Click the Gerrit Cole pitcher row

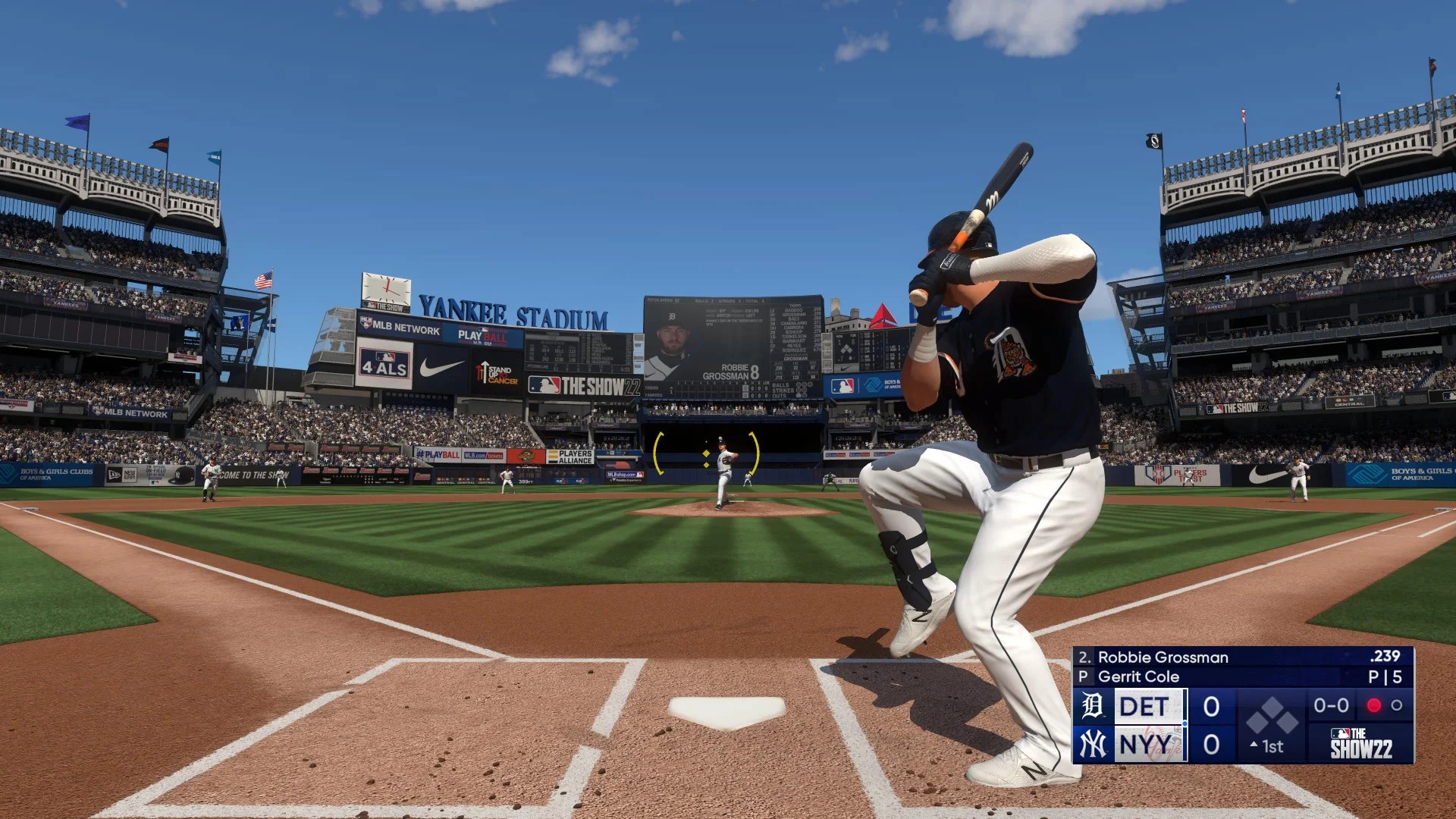tap(1241, 676)
